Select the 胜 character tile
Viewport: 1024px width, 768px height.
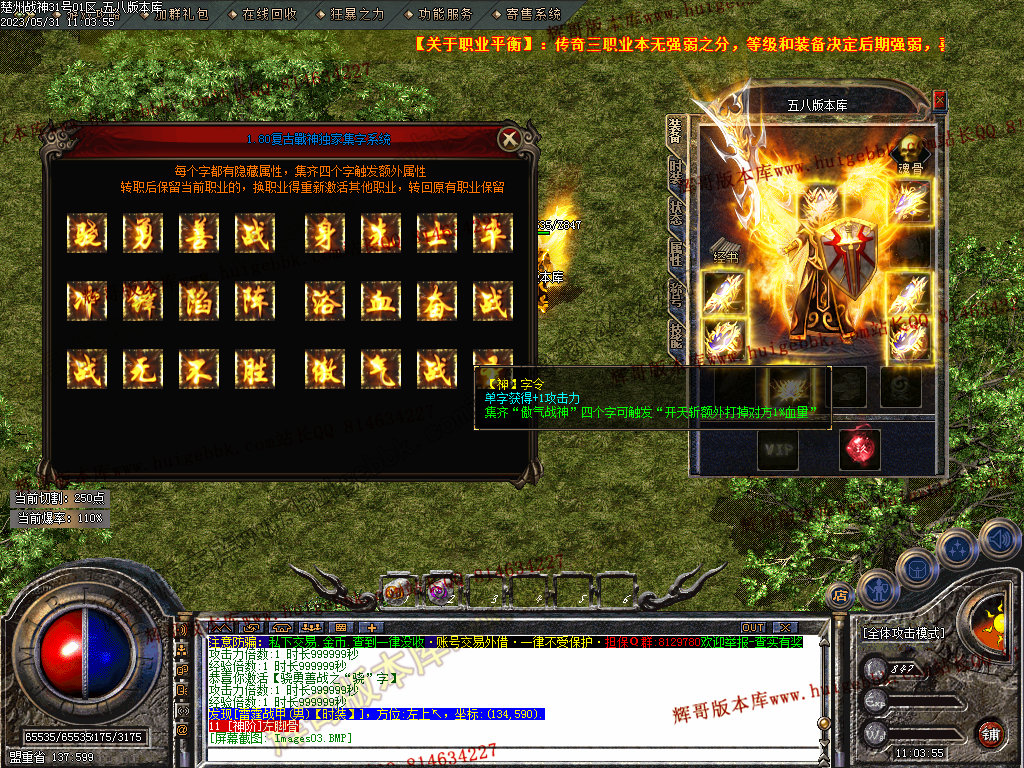point(255,368)
